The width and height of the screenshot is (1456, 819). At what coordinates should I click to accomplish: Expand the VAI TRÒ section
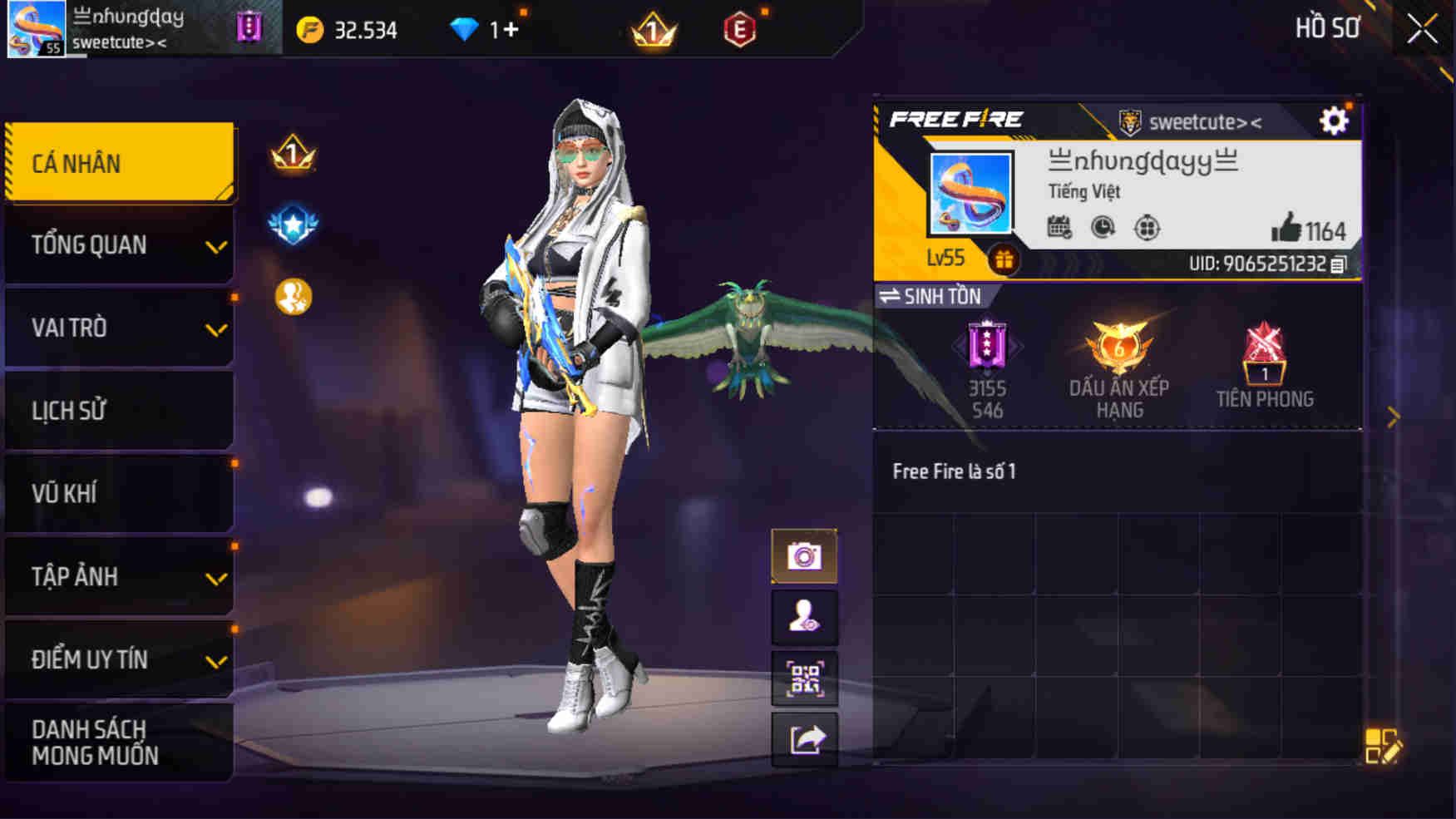[118, 328]
